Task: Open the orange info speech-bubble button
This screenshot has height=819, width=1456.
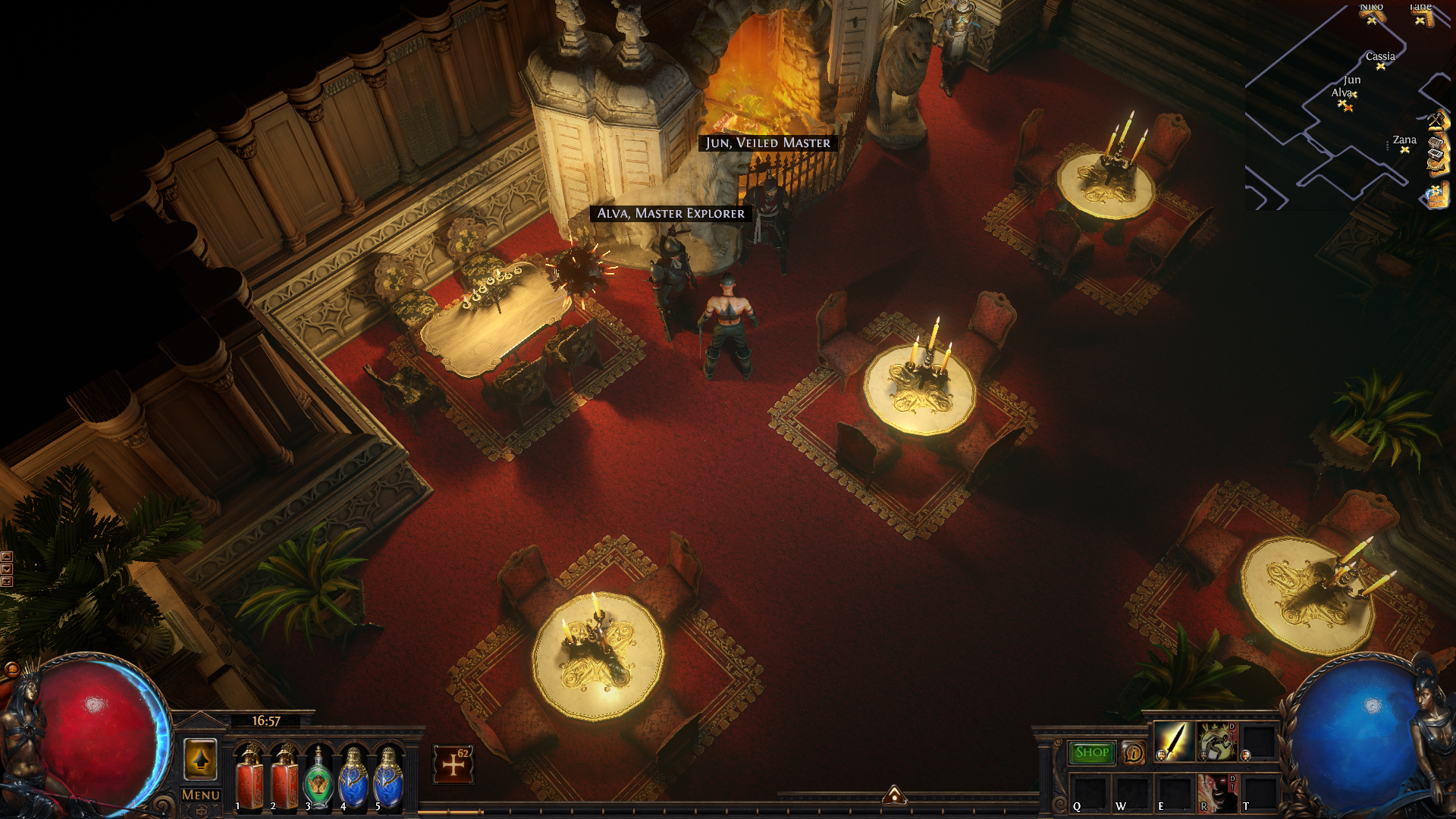Action: click(x=1134, y=752)
